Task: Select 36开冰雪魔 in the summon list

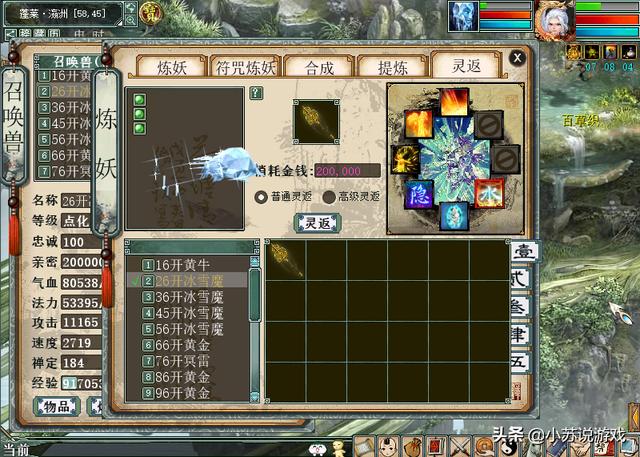Action: tap(189, 297)
